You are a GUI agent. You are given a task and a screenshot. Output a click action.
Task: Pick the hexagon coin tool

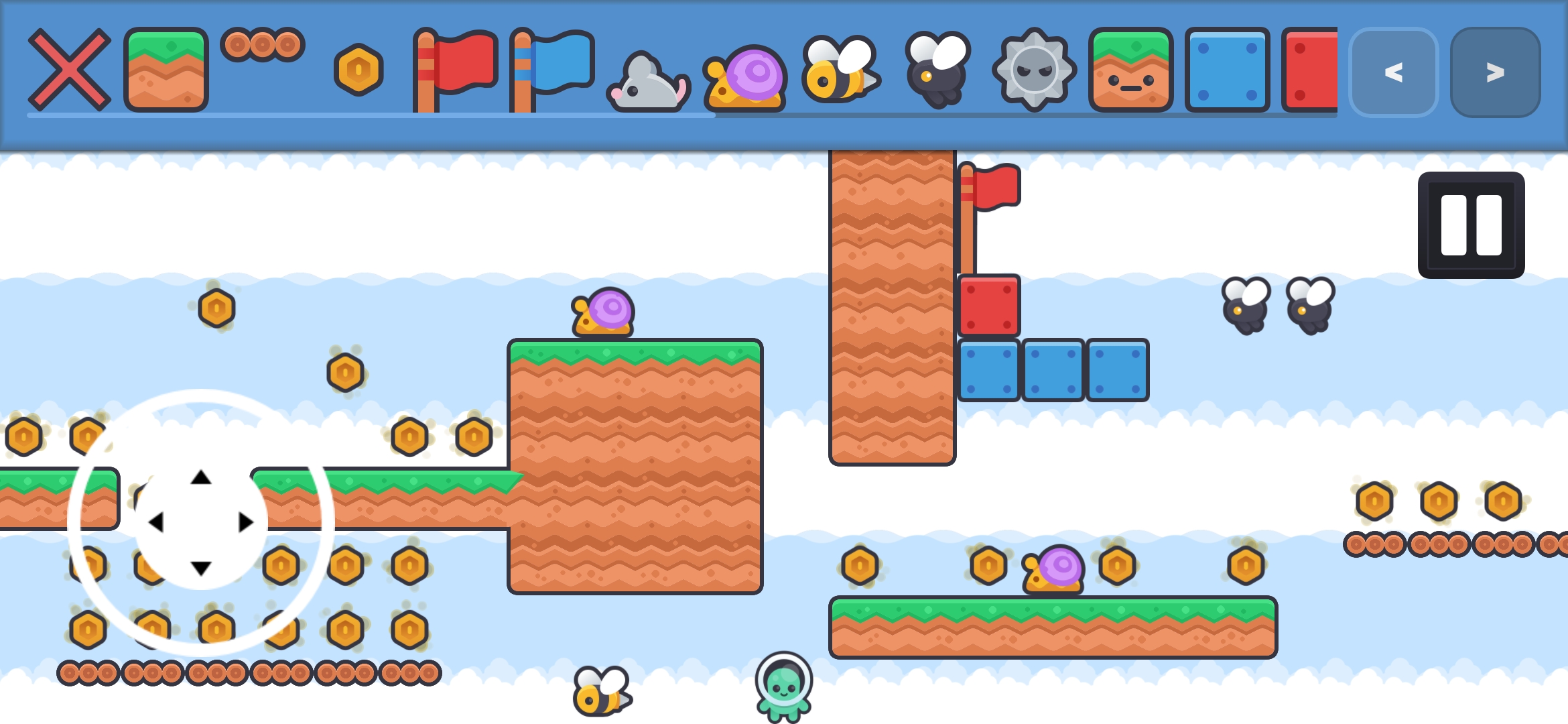(358, 68)
